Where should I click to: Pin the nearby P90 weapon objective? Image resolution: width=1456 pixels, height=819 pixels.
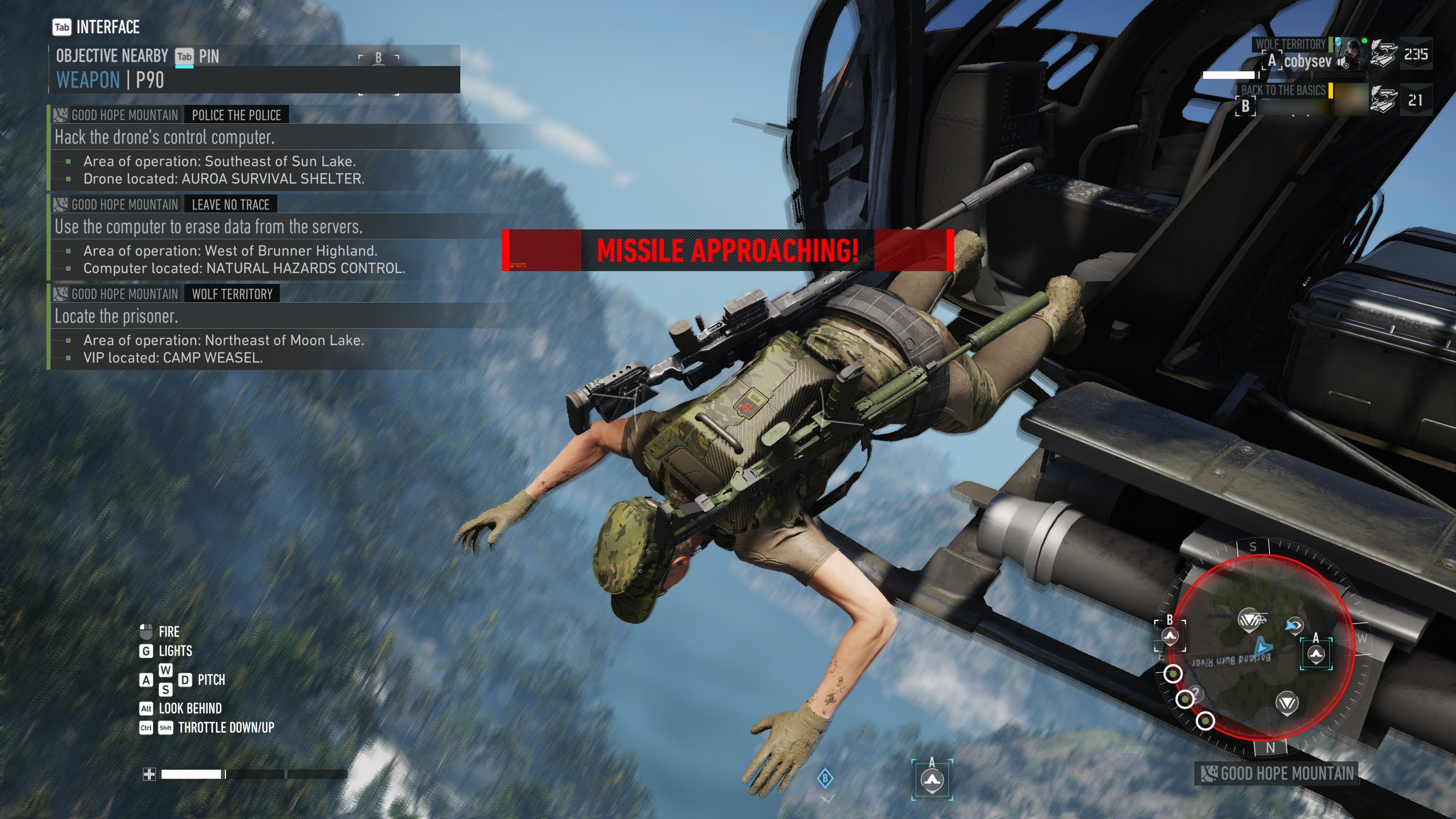(x=184, y=56)
